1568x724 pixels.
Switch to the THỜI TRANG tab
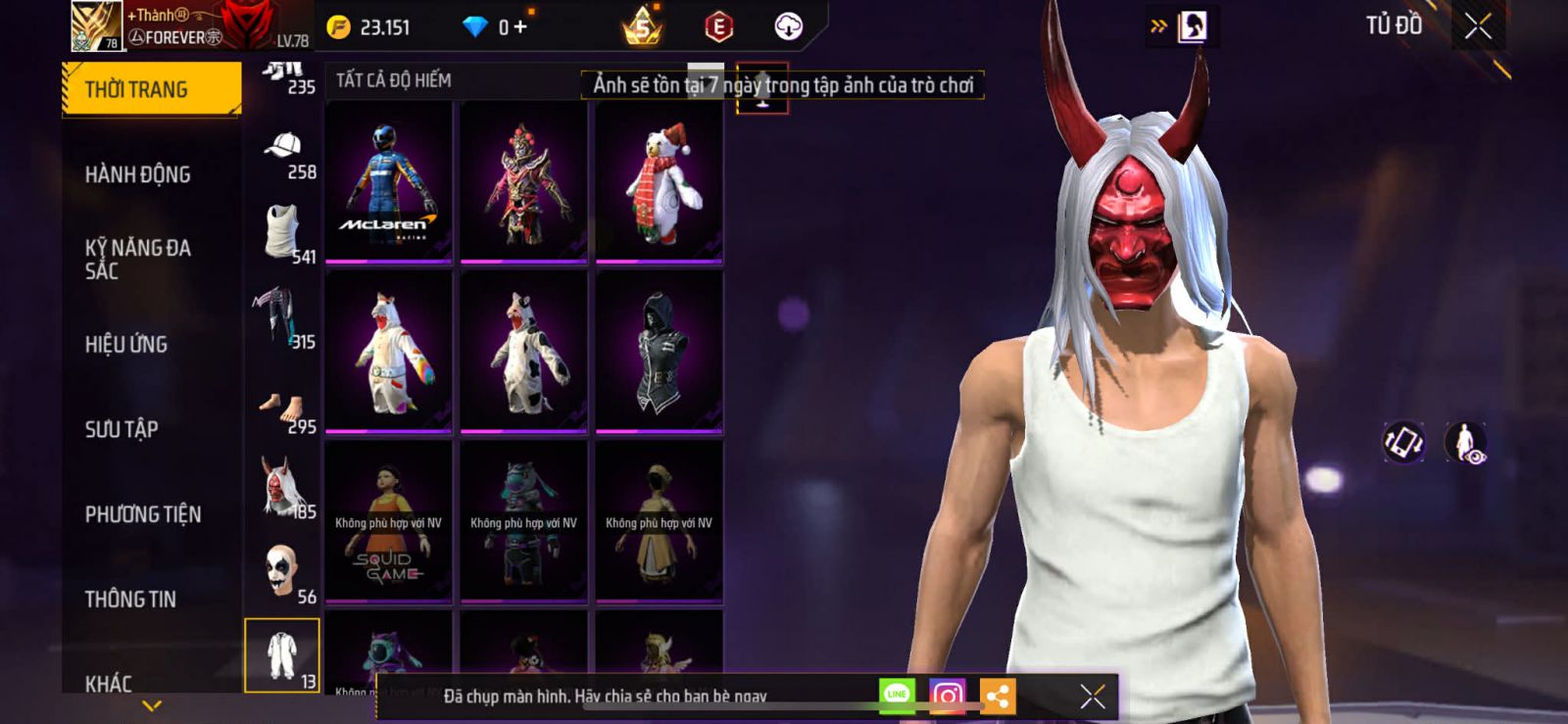click(151, 89)
